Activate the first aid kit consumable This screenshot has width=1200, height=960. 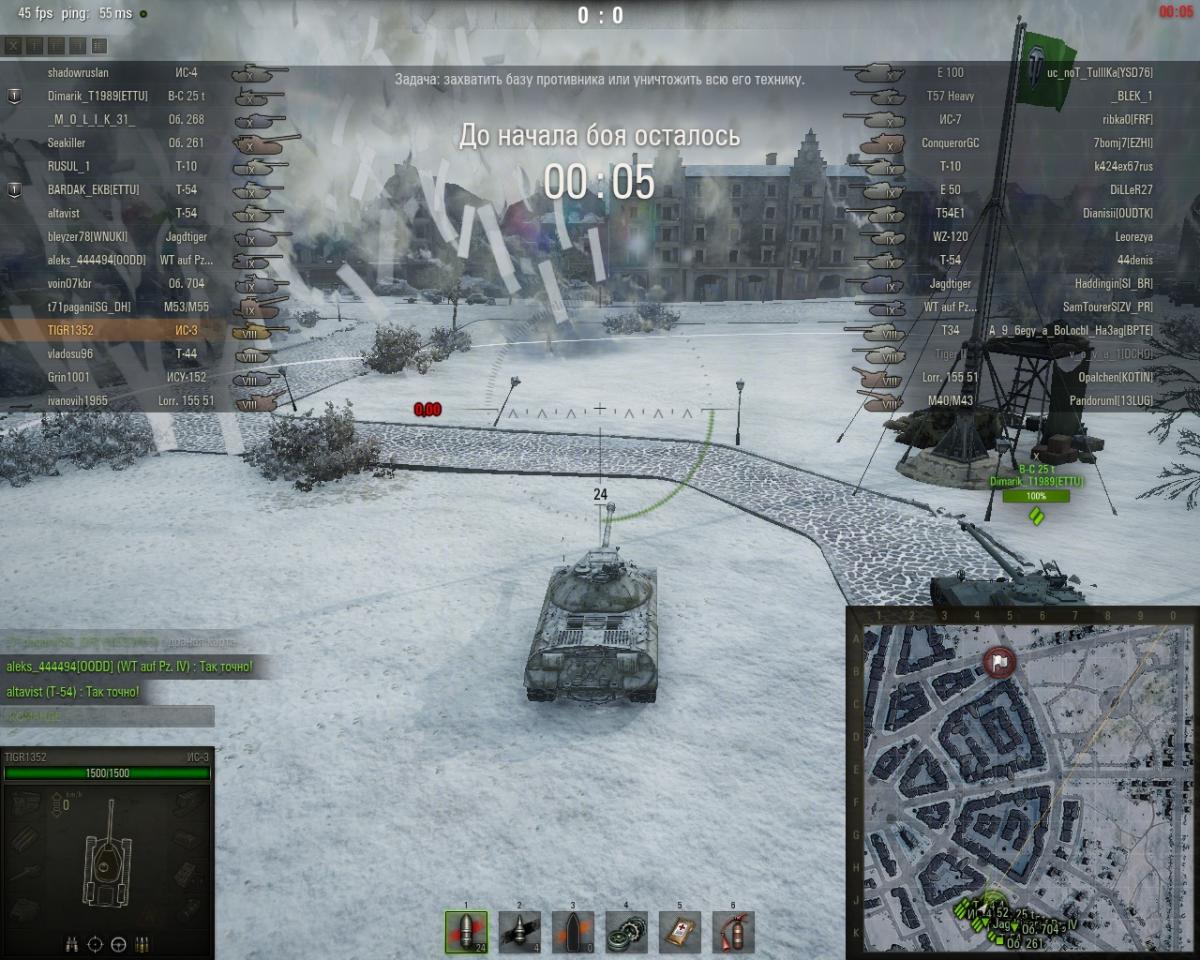tap(679, 932)
